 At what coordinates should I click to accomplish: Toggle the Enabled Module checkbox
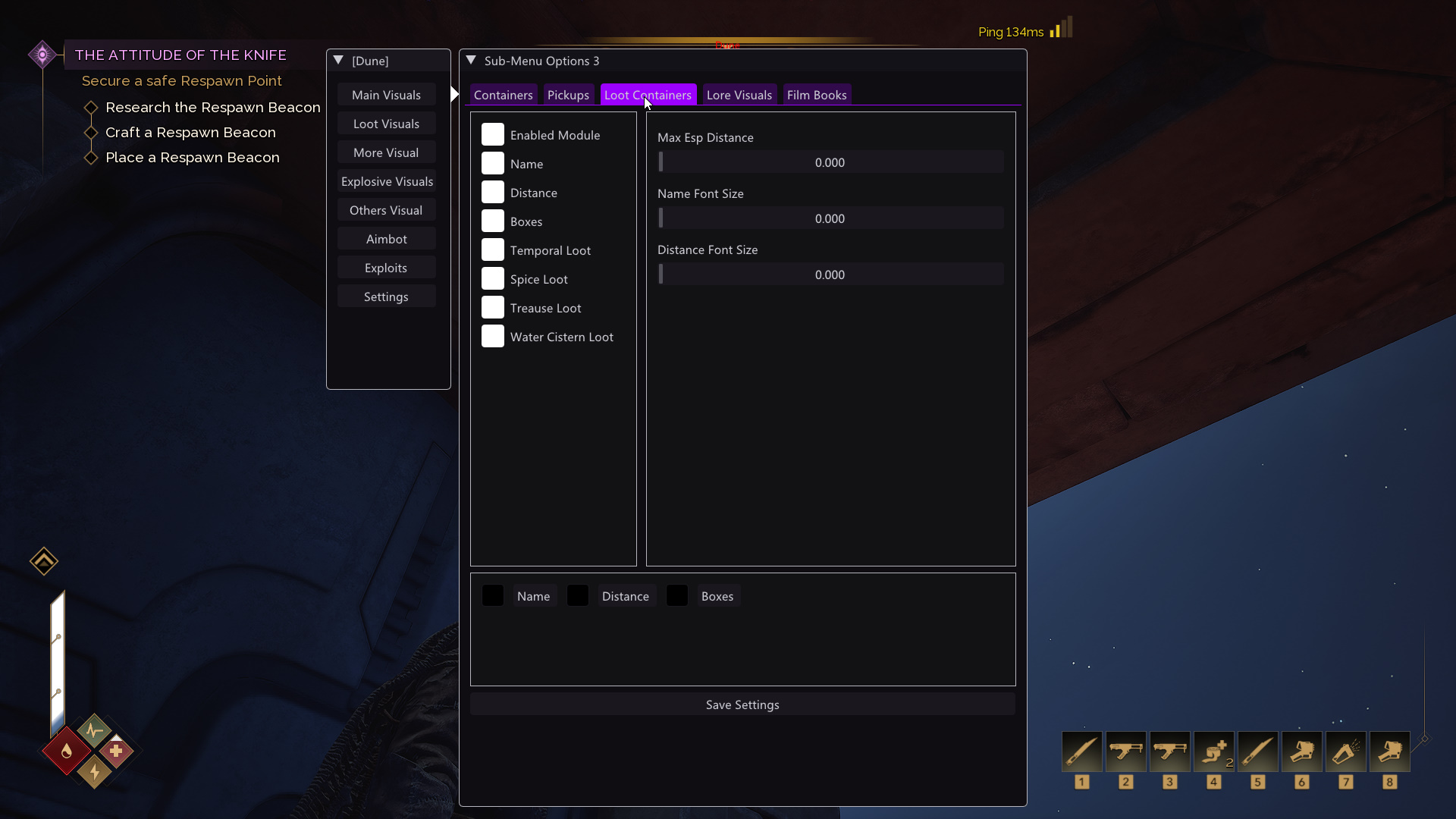pyautogui.click(x=493, y=135)
